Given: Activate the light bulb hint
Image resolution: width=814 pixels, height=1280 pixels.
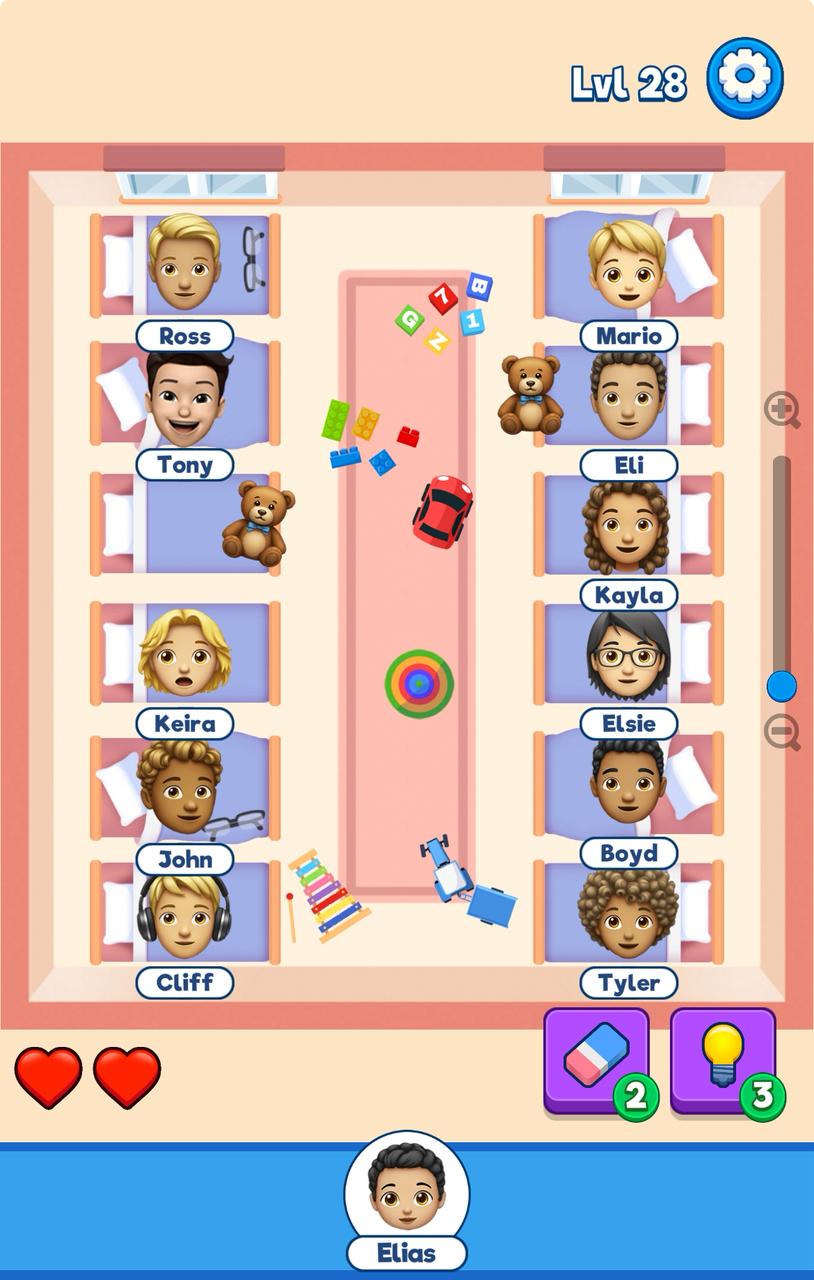Looking at the screenshot, I should point(722,1060).
